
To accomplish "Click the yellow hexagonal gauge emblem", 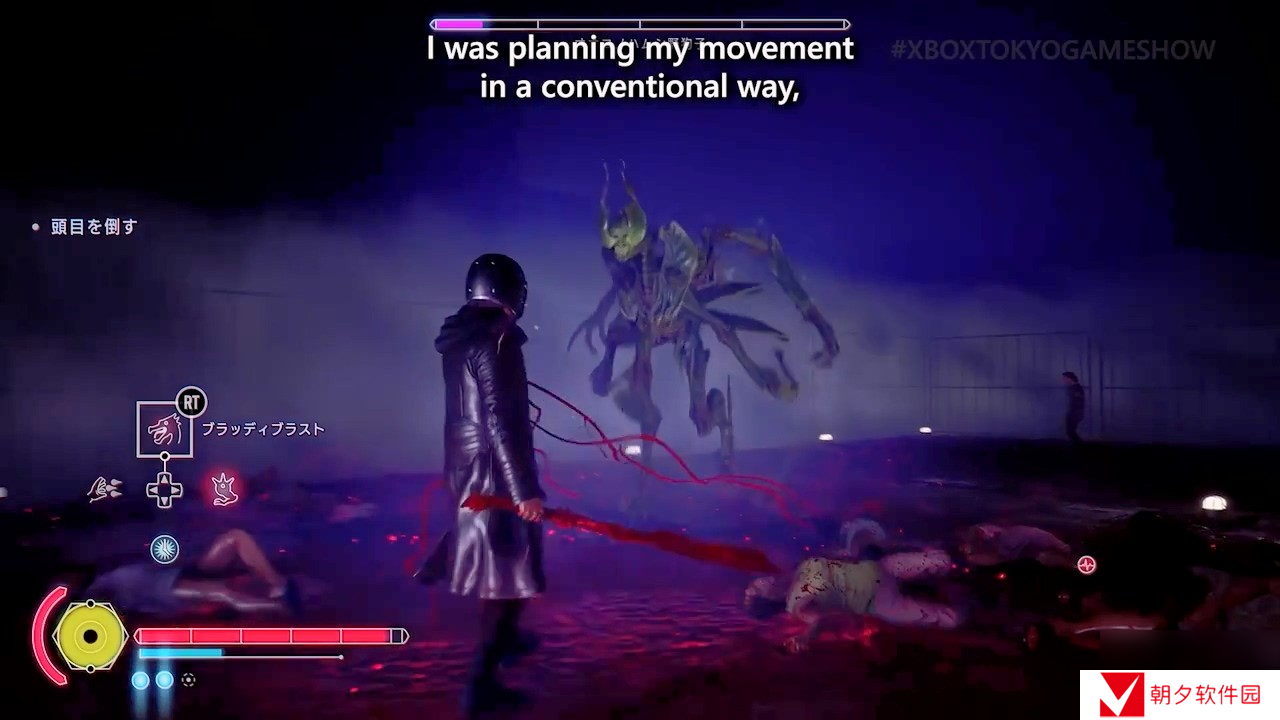I will coord(90,636).
